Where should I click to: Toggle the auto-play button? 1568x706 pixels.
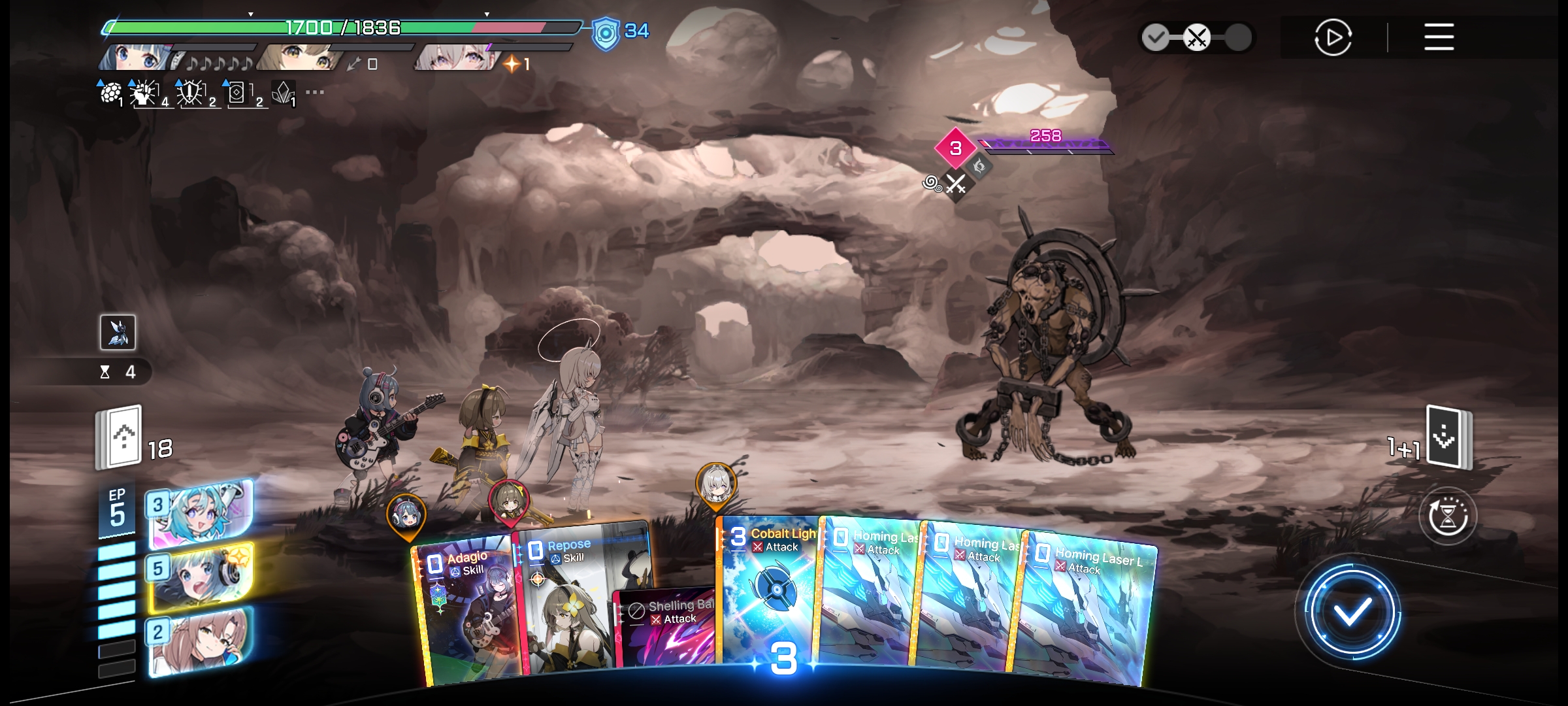coord(1333,37)
